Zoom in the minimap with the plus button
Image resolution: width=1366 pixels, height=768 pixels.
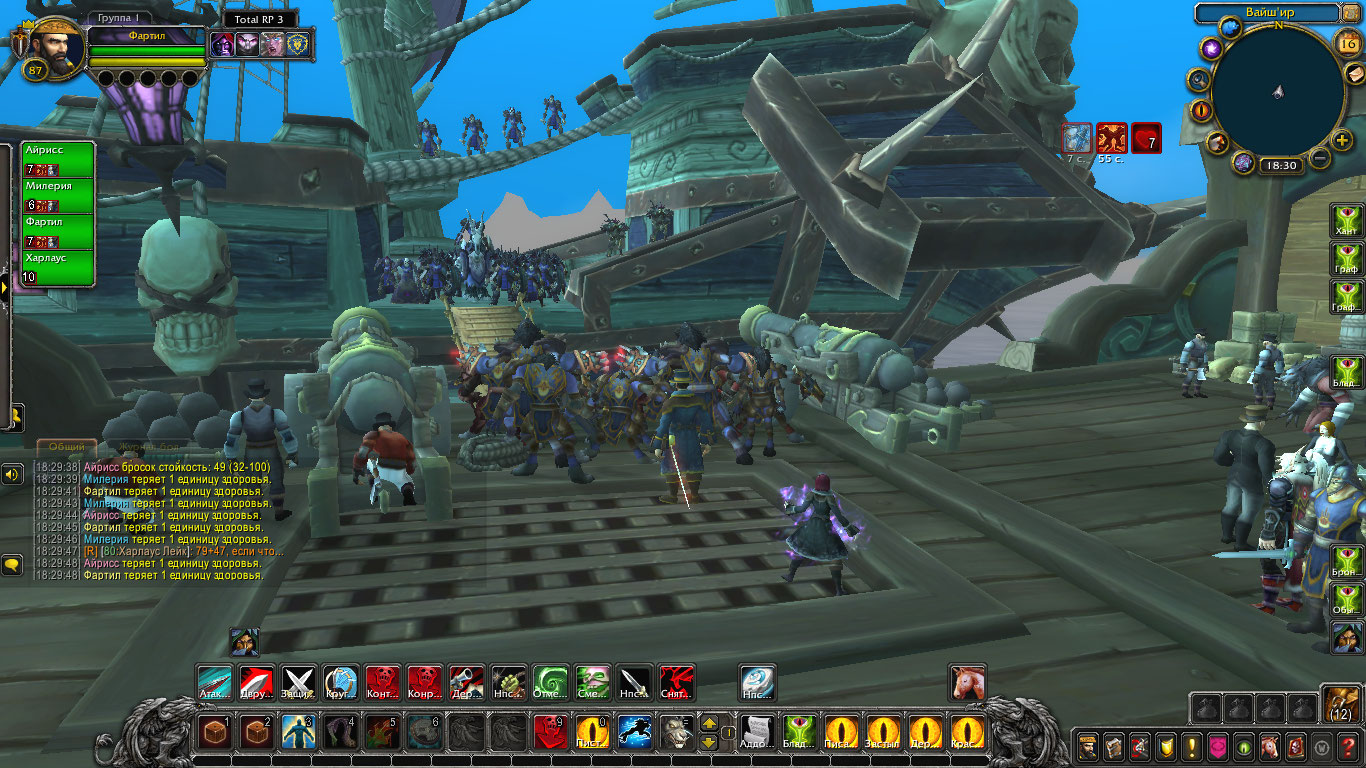[1342, 141]
